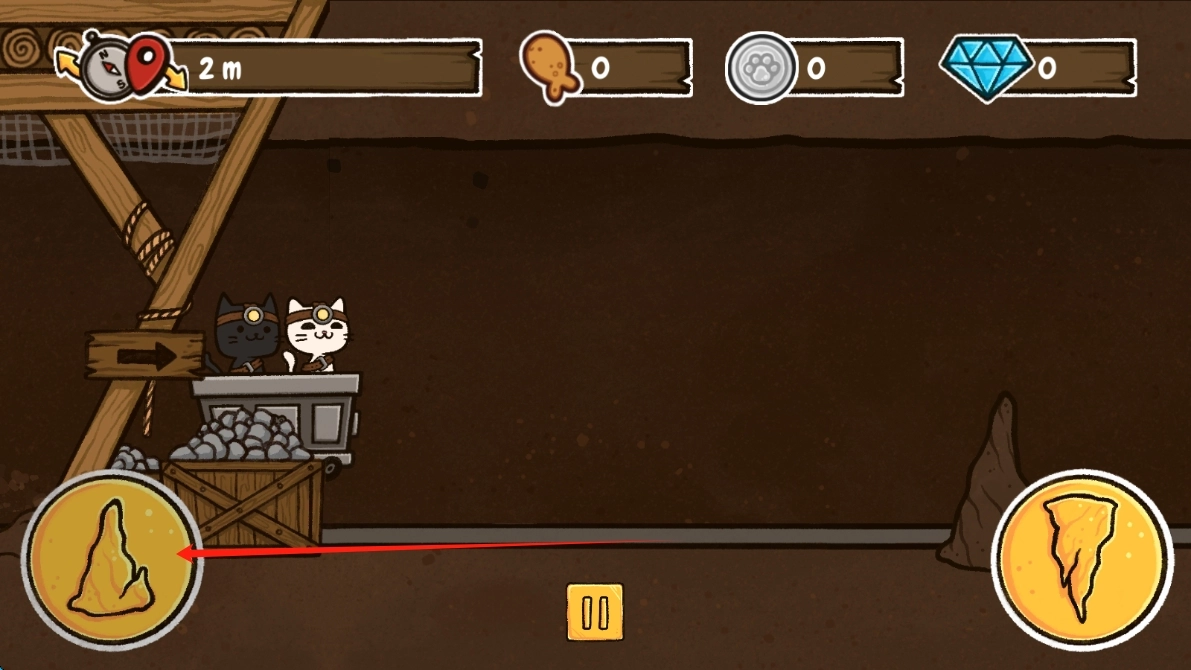Tap the yellow stalactite button

(1081, 558)
